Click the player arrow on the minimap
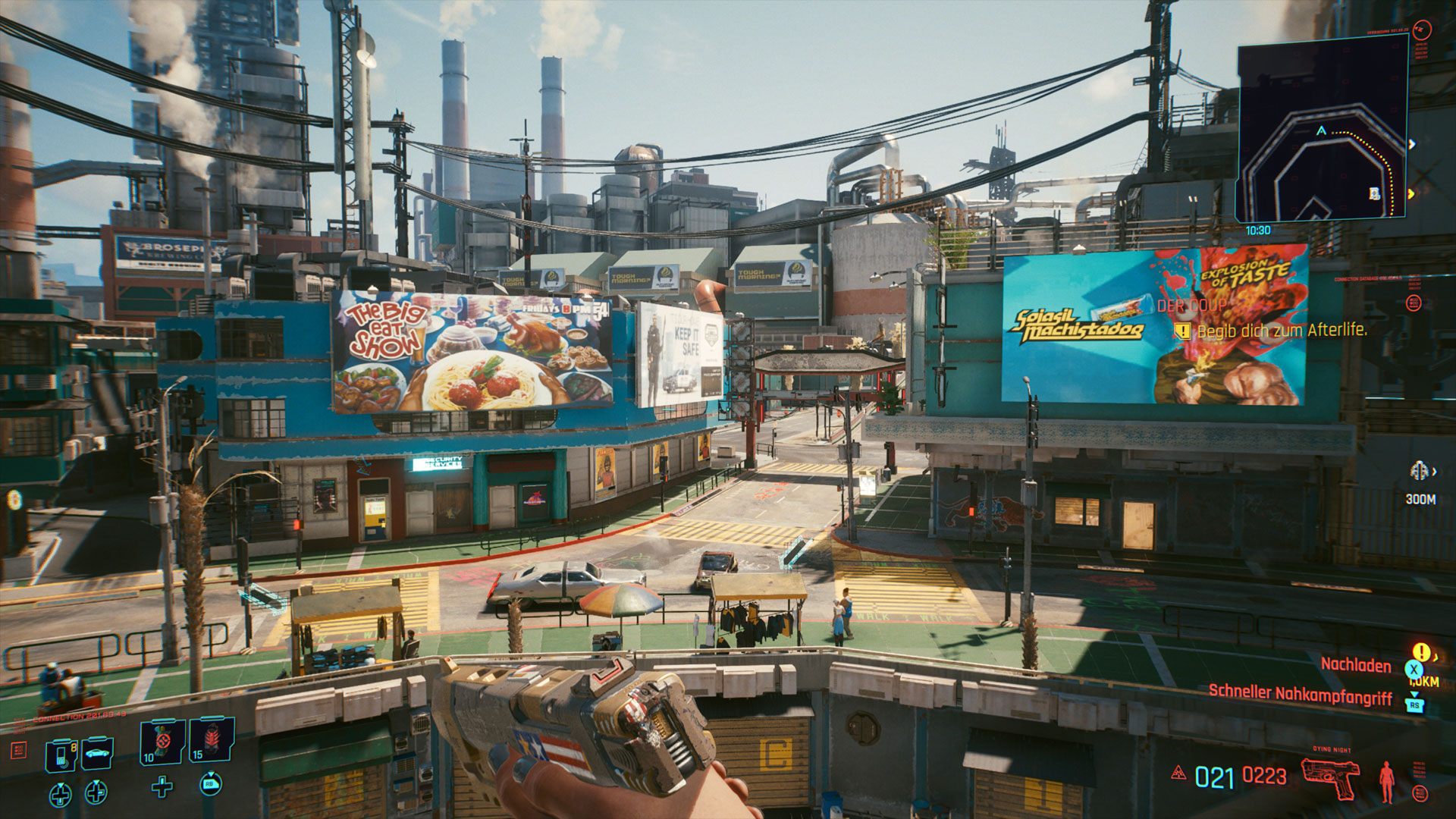 tap(1321, 130)
